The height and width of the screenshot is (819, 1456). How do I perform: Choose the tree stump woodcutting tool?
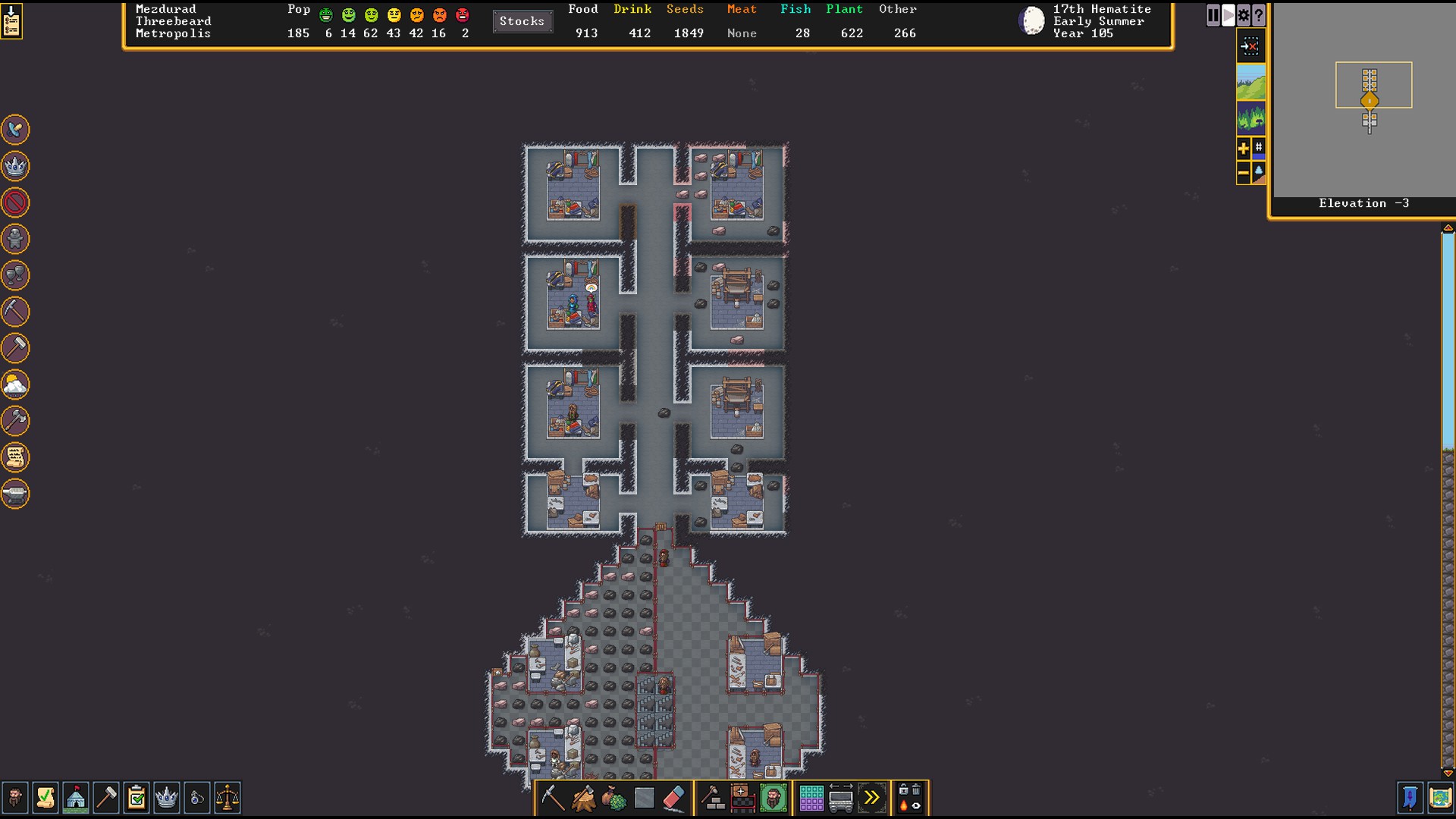[x=583, y=798]
